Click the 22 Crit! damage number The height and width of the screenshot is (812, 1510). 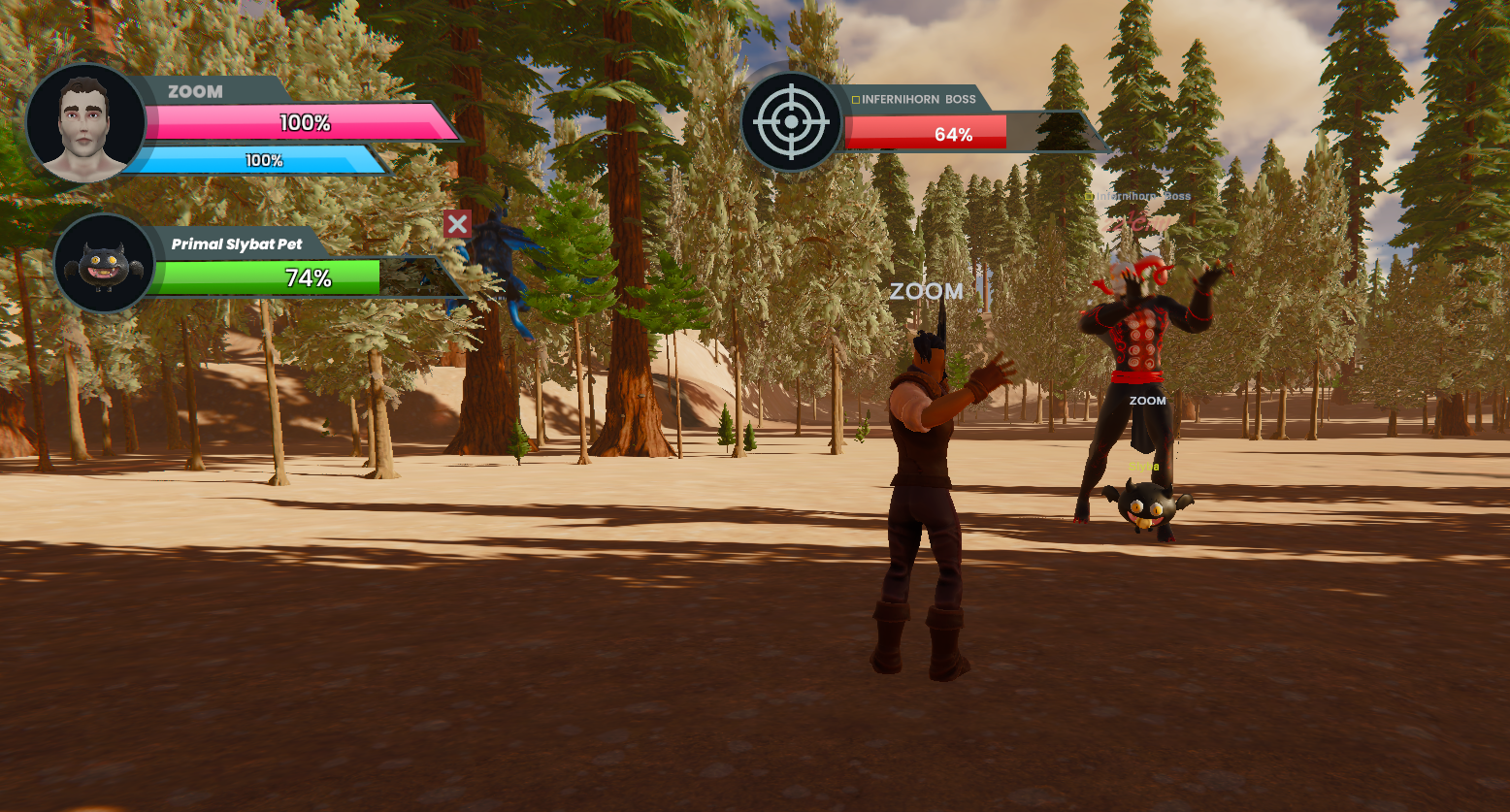(x=1135, y=223)
